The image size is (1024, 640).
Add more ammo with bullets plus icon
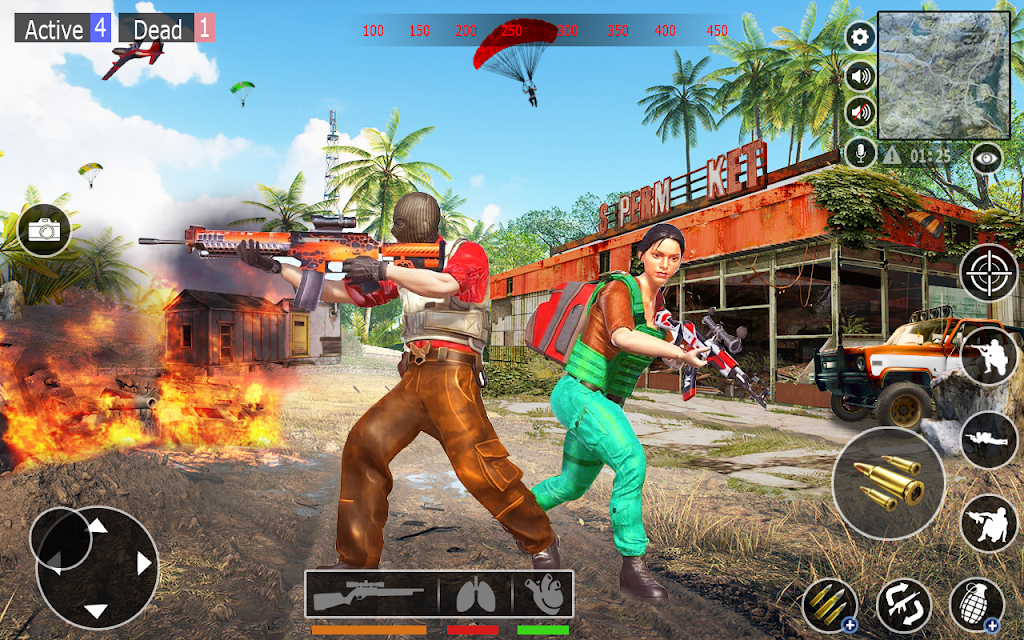tap(830, 605)
